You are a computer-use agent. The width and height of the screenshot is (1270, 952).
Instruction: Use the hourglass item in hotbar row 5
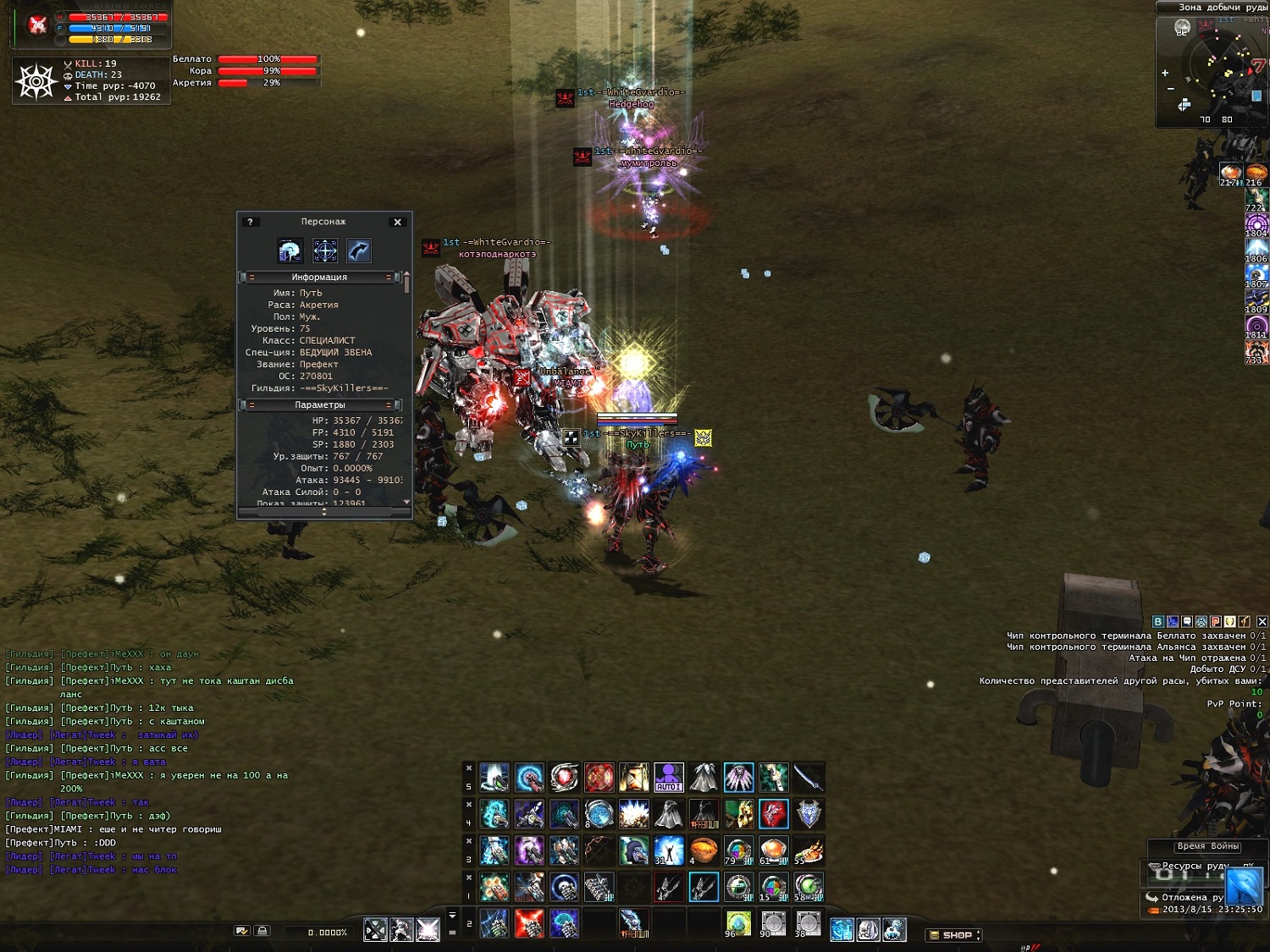click(633, 777)
